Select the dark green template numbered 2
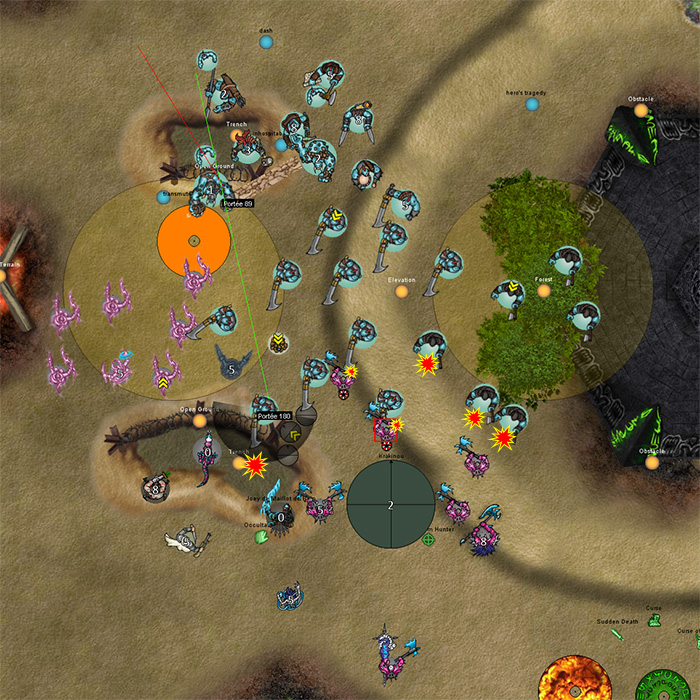This screenshot has height=700, width=700. pyautogui.click(x=391, y=505)
